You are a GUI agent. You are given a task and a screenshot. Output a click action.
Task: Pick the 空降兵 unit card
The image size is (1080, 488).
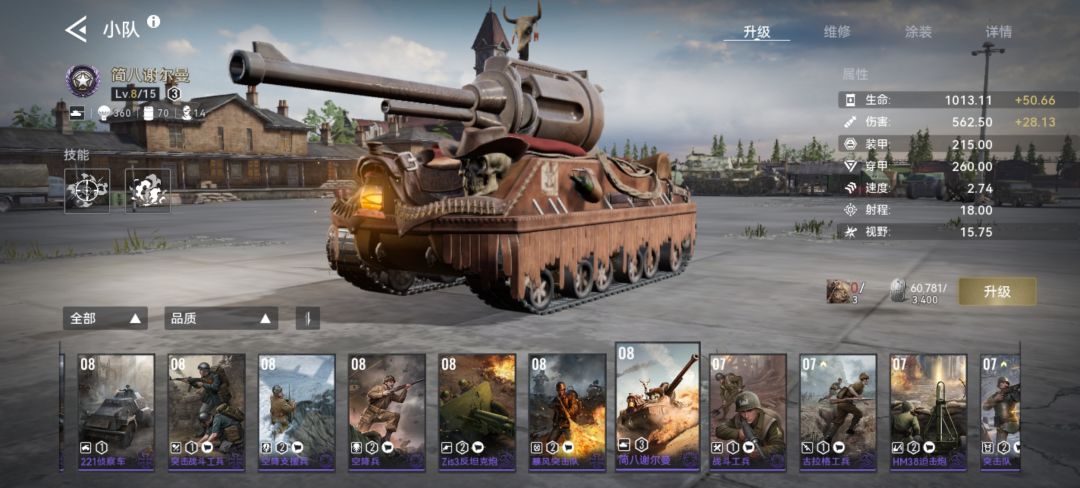387,411
